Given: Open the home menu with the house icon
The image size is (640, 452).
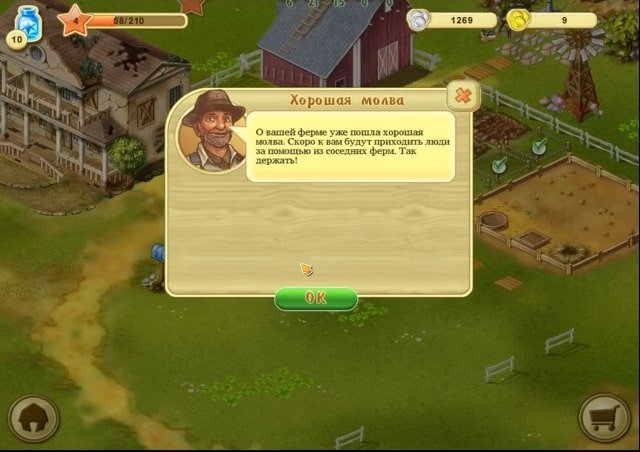Looking at the screenshot, I should pyautogui.click(x=33, y=420).
